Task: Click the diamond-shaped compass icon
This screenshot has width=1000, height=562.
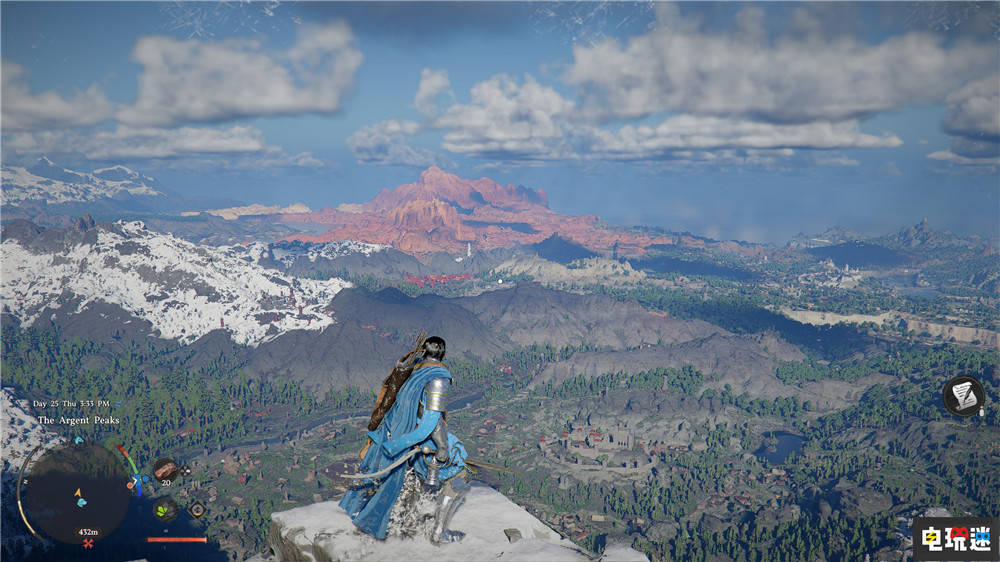Action: [x=197, y=509]
